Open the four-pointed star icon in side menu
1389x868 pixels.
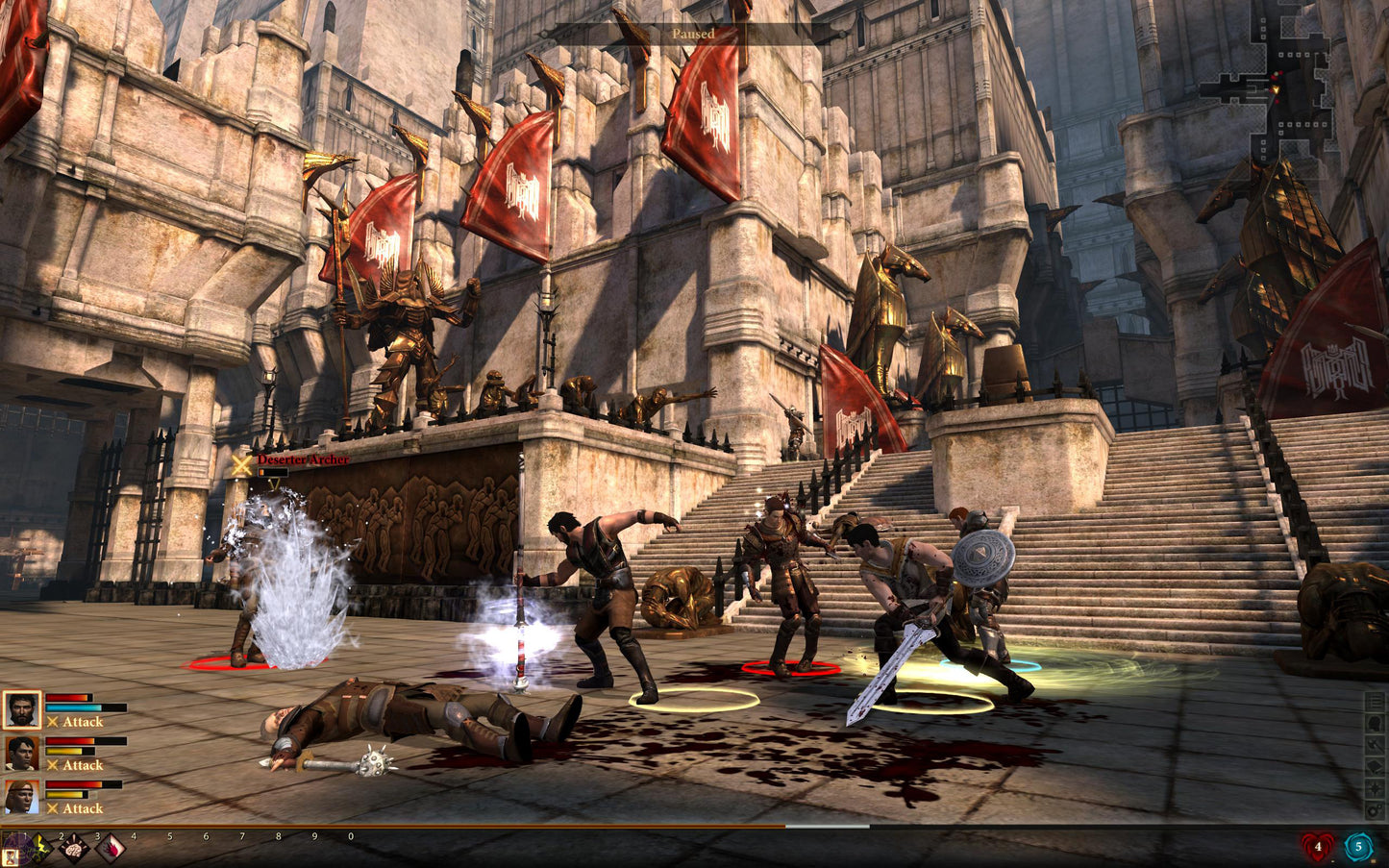point(1375,789)
